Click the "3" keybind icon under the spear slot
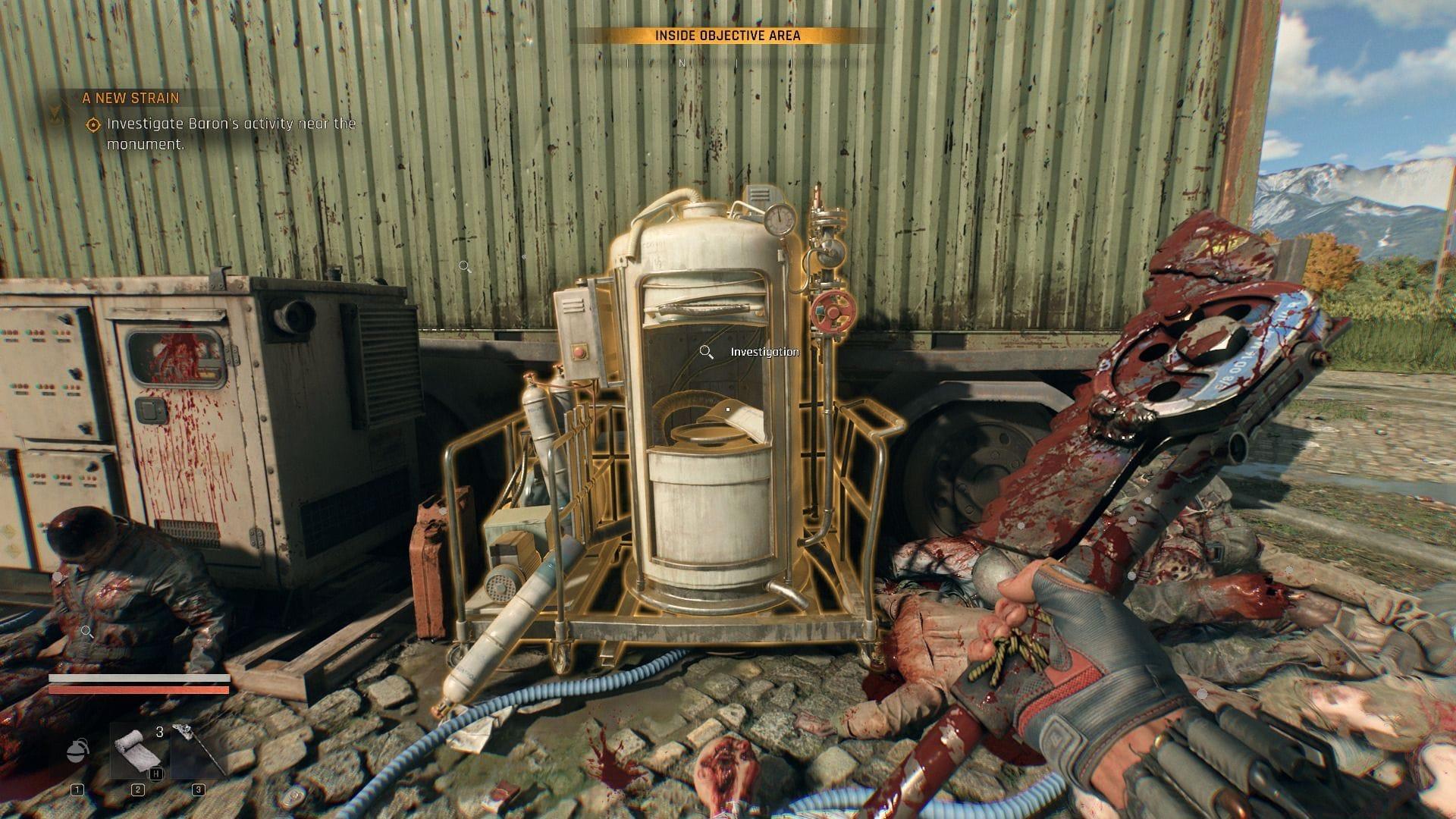 click(x=198, y=790)
